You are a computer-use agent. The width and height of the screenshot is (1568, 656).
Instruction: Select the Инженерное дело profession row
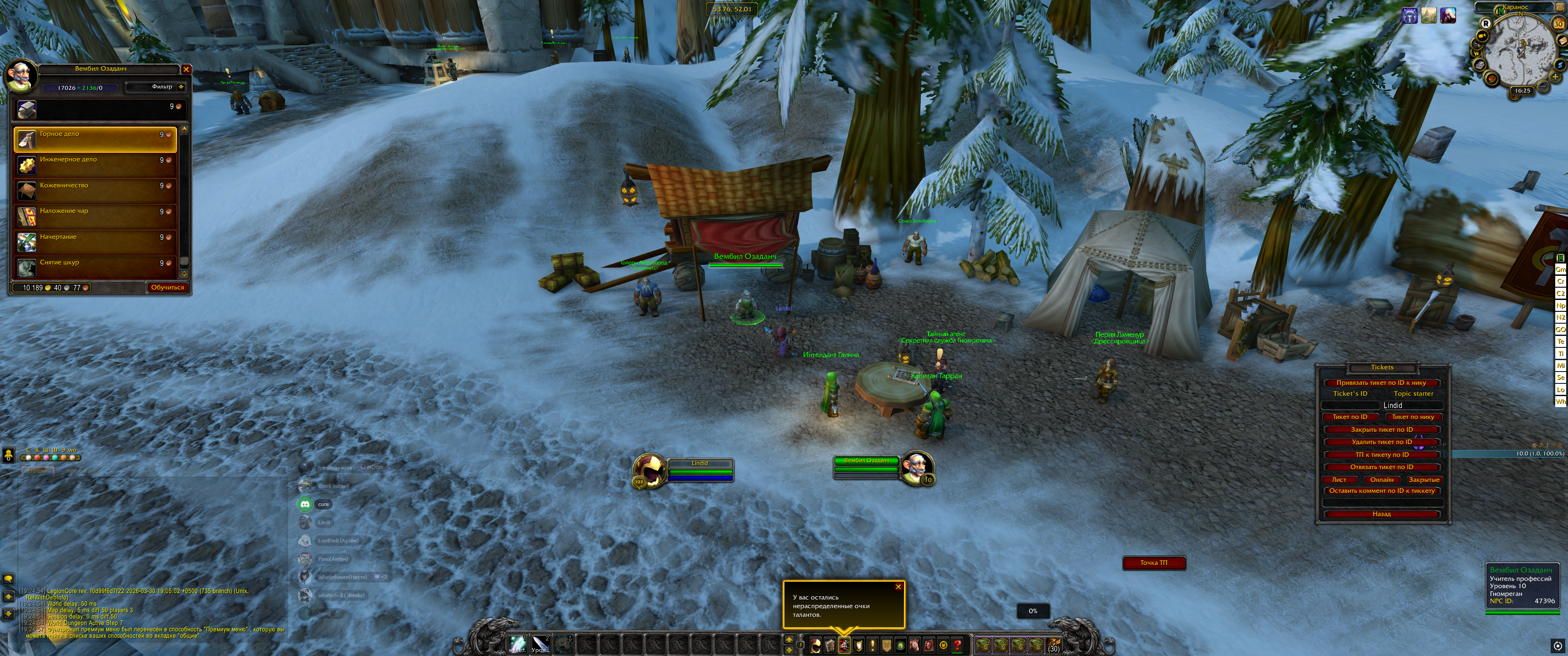(x=95, y=164)
